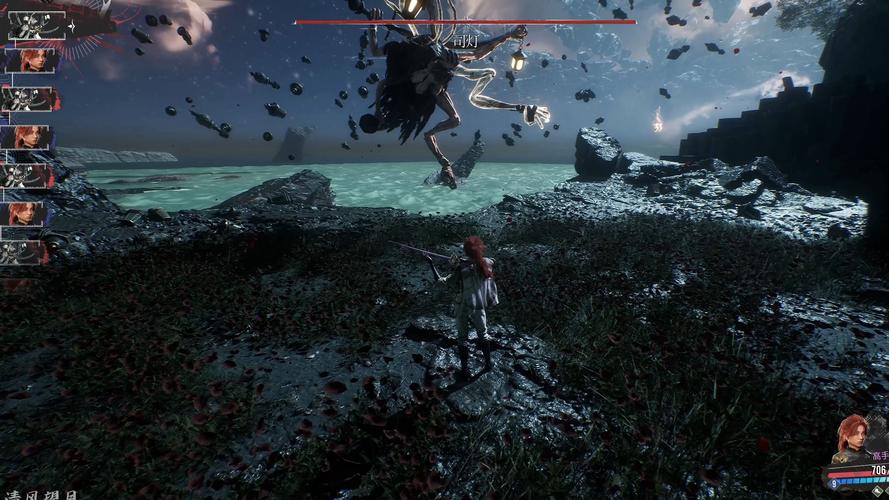Click the boss portrait marked with a star

click(x=37, y=25)
